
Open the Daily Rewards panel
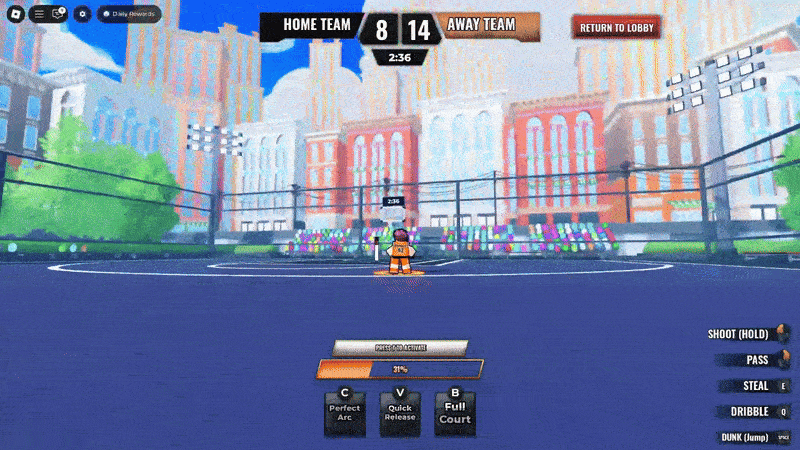[129, 14]
